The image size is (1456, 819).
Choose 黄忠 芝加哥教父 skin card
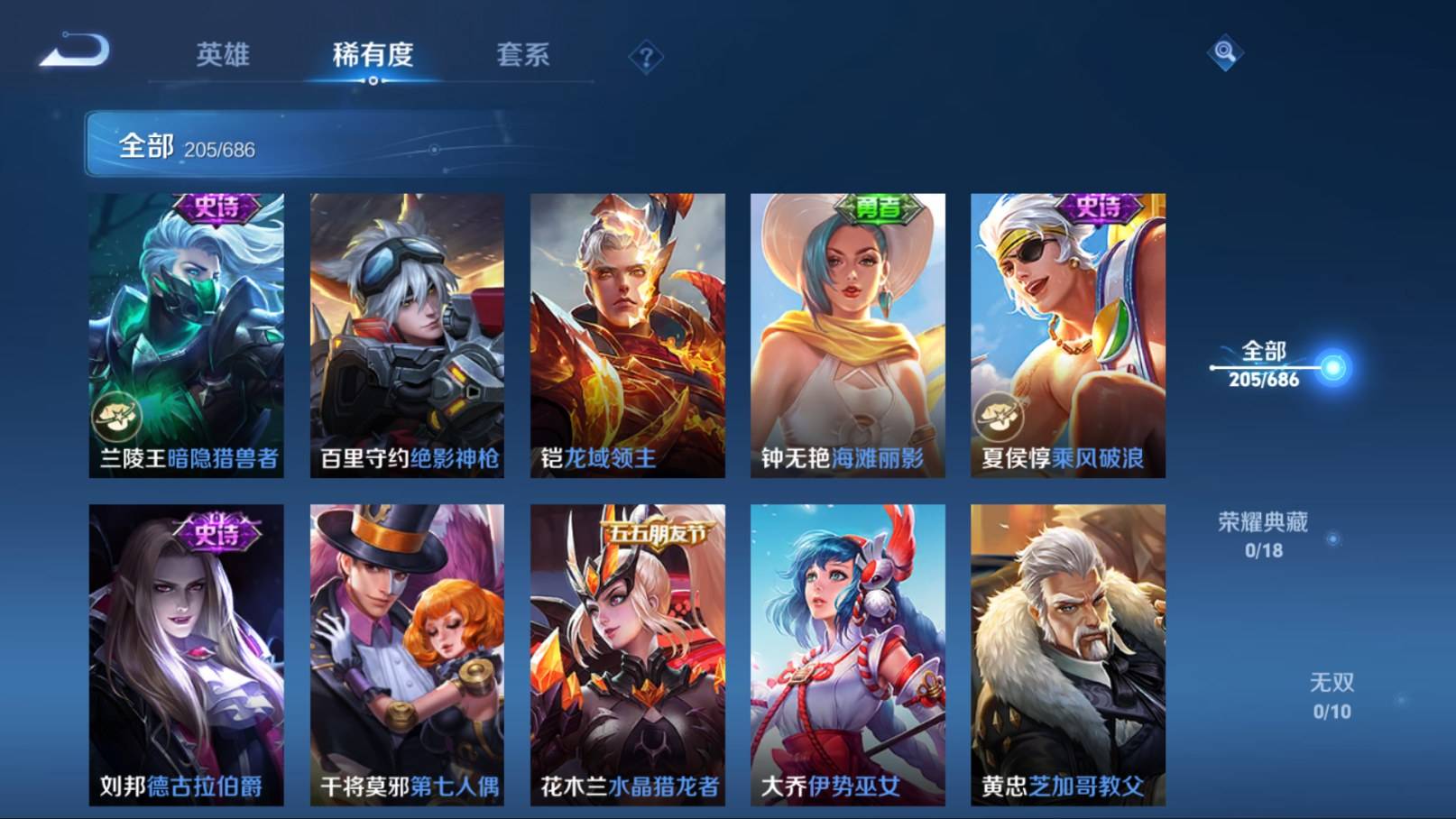[x=1067, y=654]
